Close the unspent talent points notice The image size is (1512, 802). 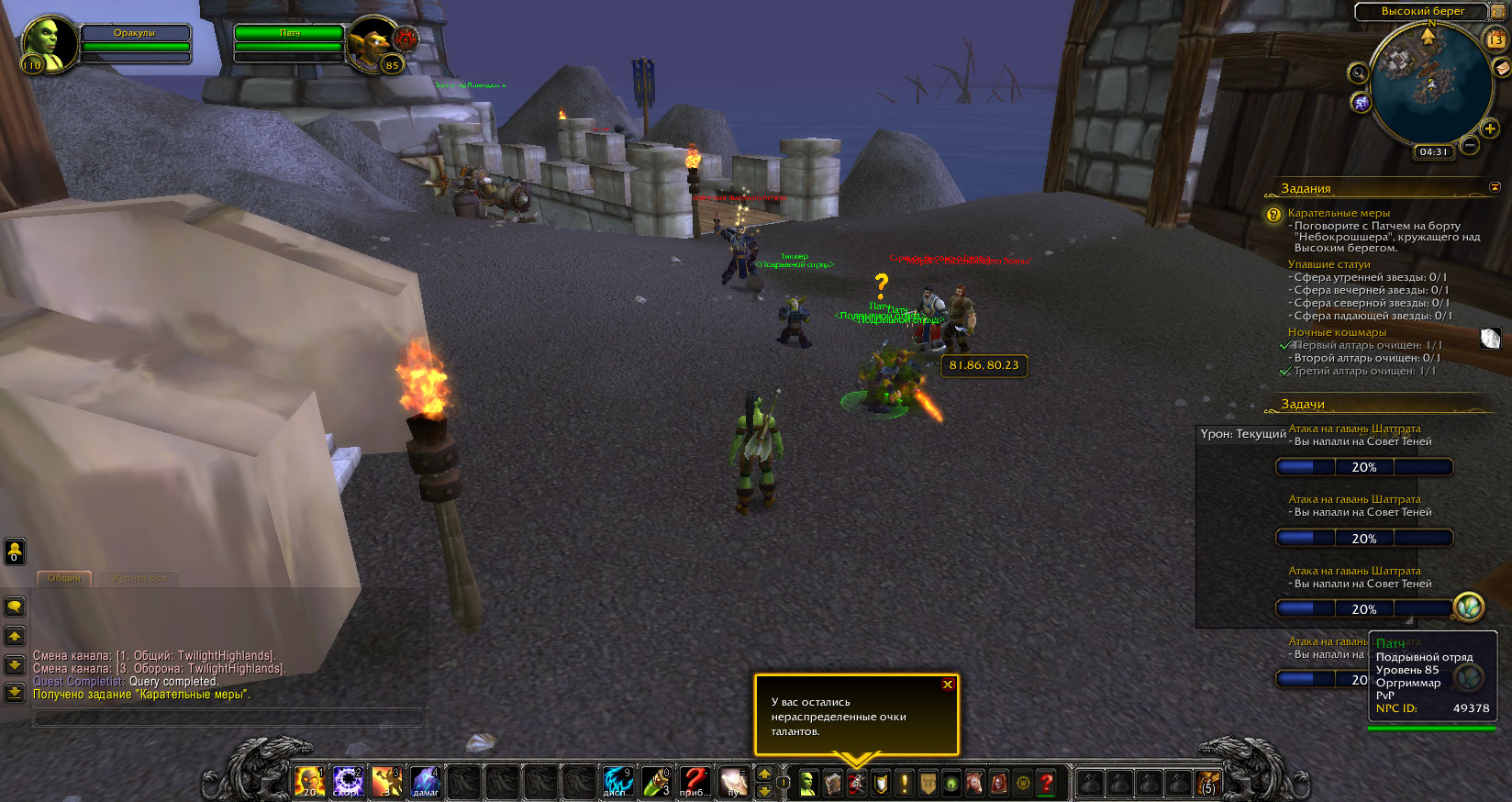(948, 685)
